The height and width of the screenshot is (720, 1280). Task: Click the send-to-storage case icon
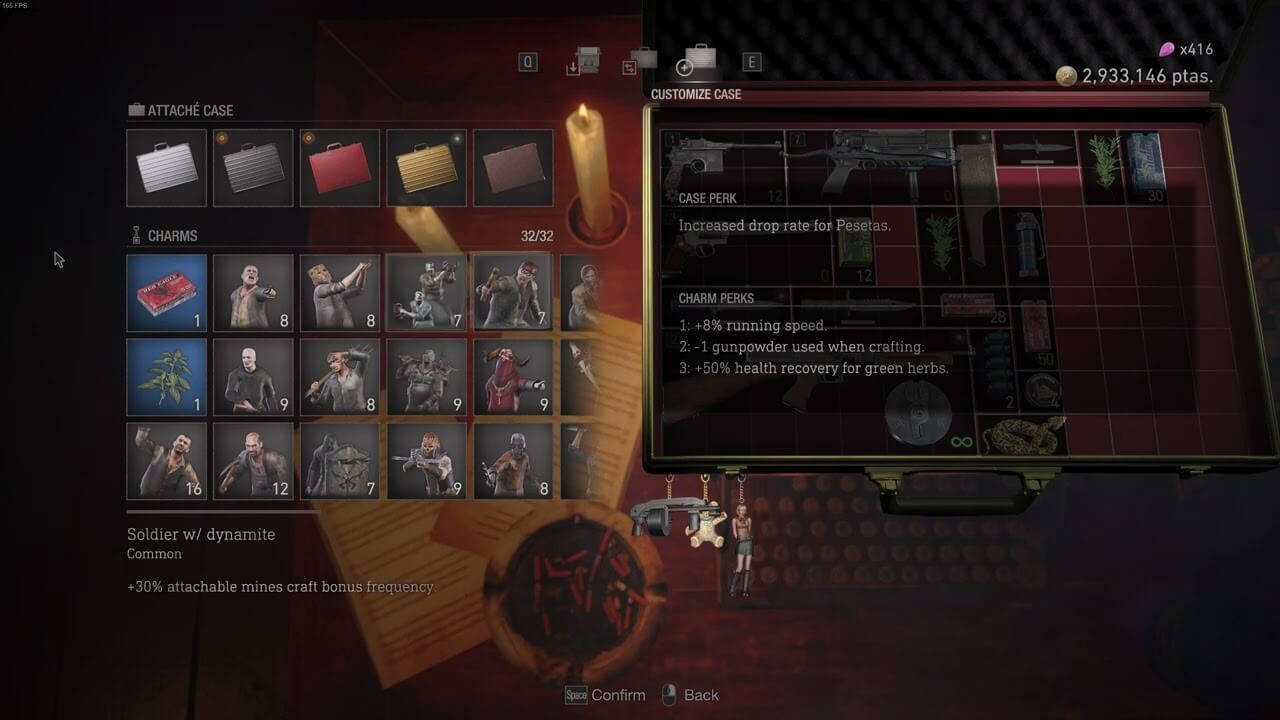tap(584, 62)
